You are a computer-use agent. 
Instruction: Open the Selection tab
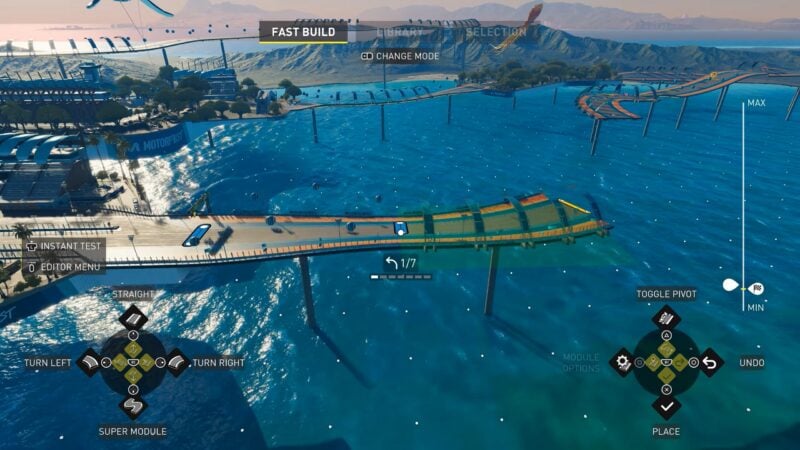coord(496,32)
